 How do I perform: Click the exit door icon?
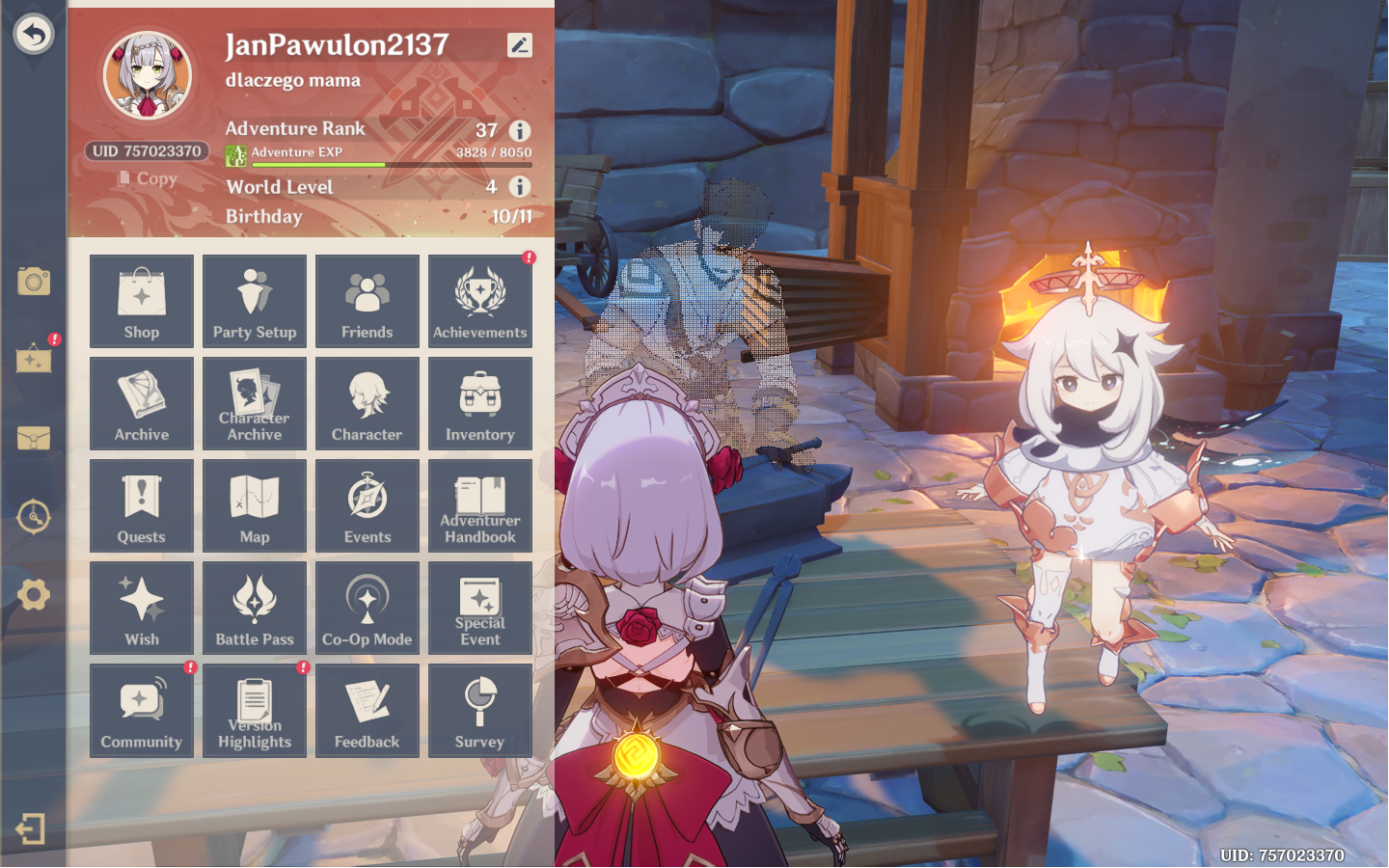[x=31, y=828]
